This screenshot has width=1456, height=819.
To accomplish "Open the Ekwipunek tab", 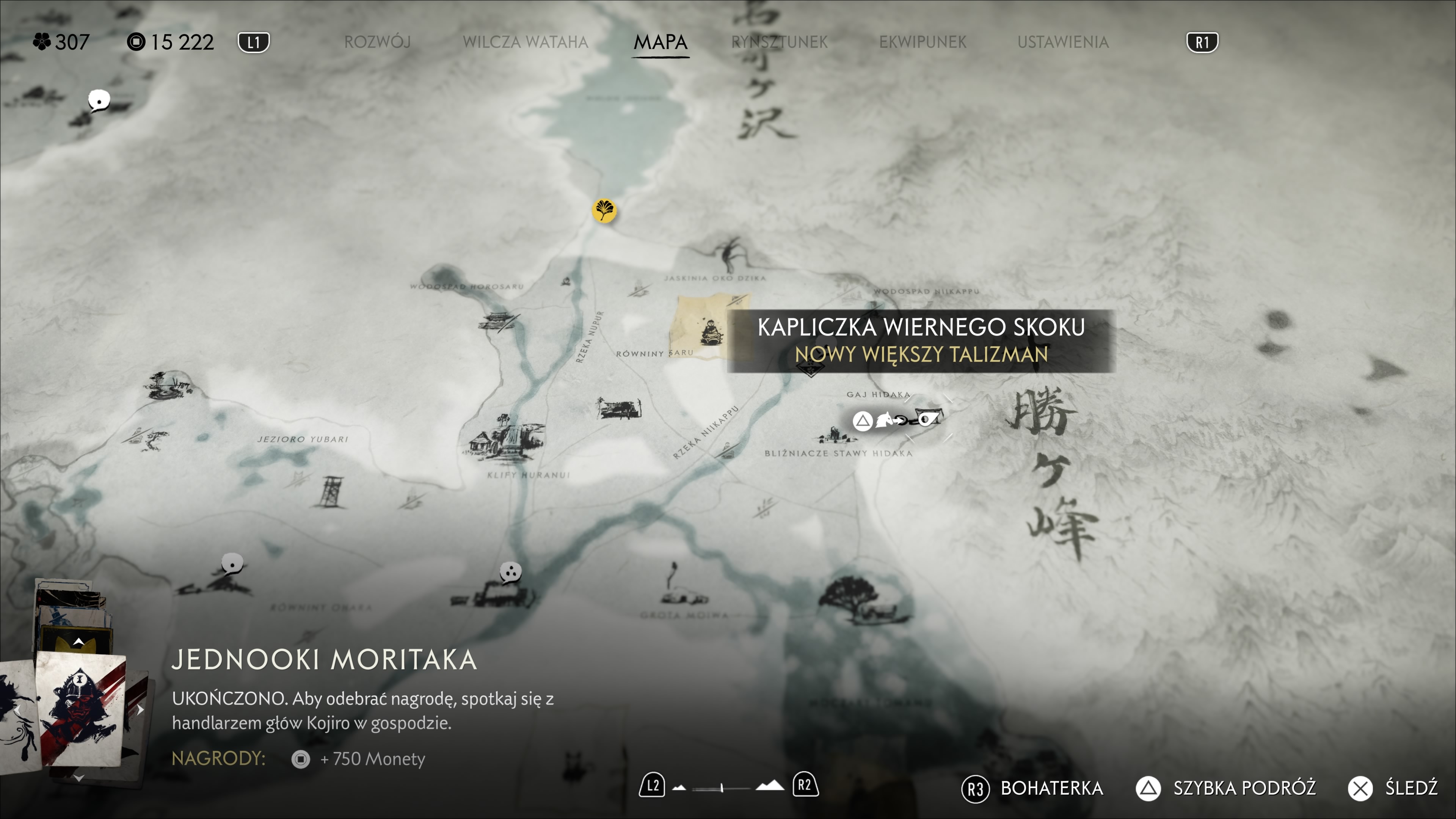I will (x=923, y=42).
